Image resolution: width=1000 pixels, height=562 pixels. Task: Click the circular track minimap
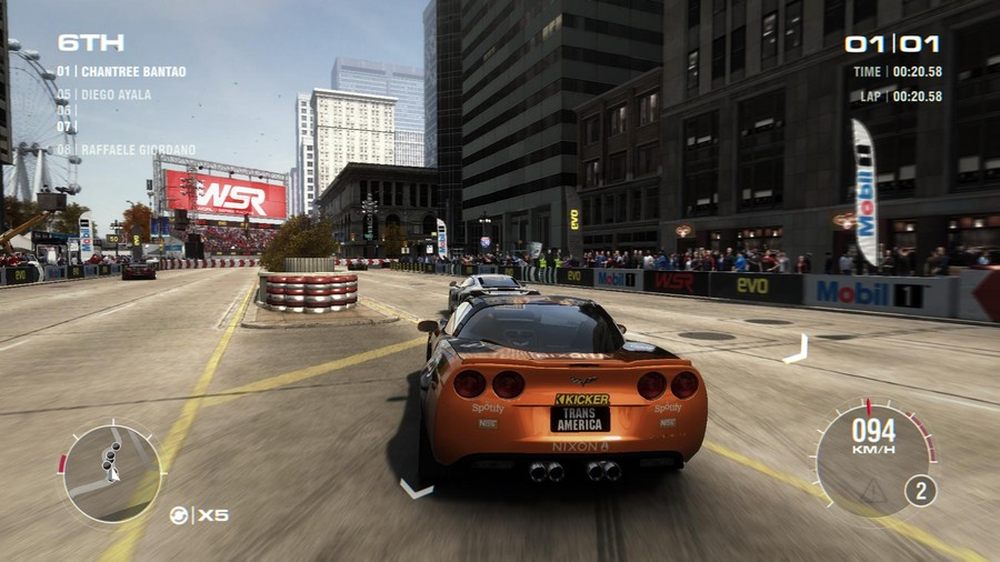tap(112, 472)
